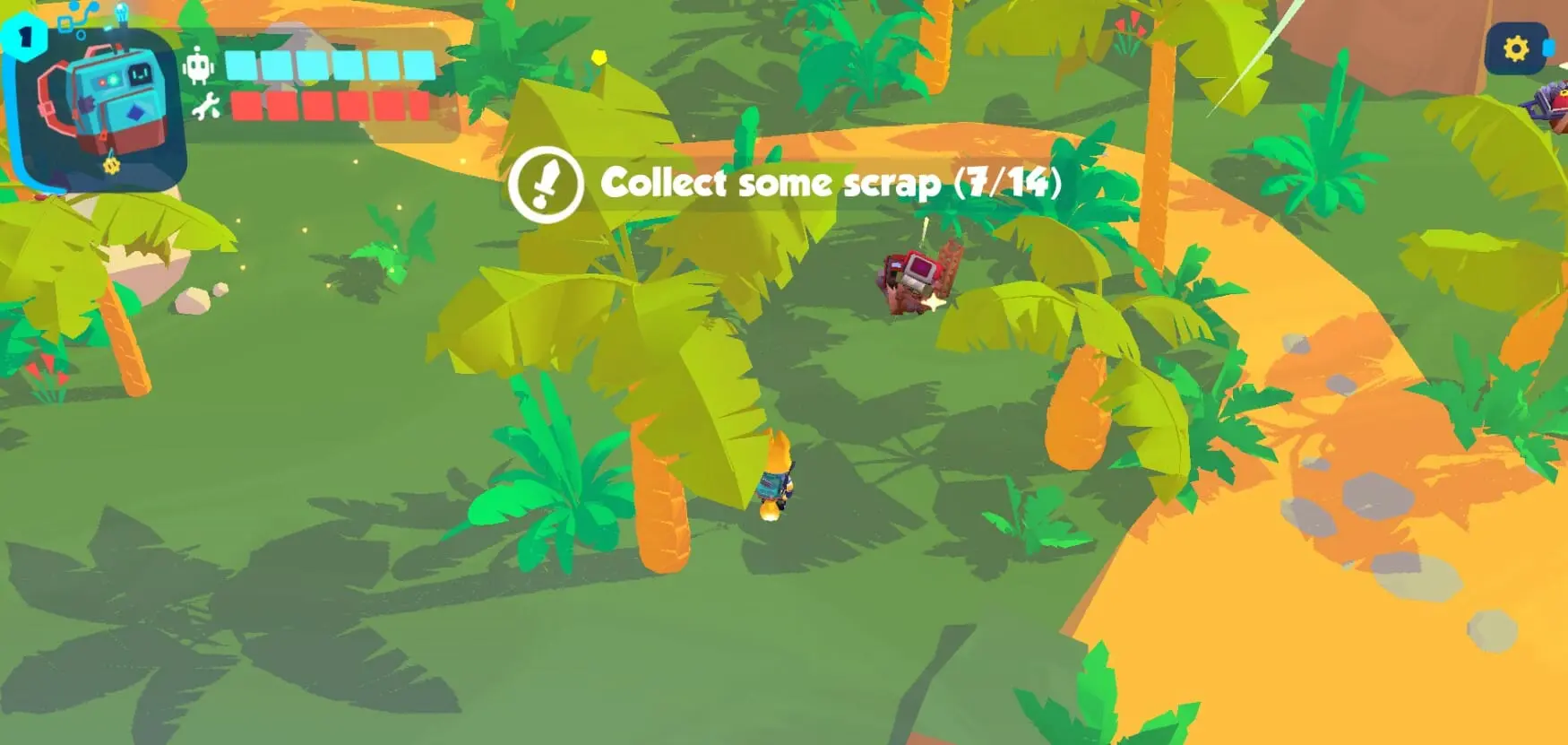Open the settings gear menu
This screenshot has width=1568, height=745.
(x=1517, y=48)
